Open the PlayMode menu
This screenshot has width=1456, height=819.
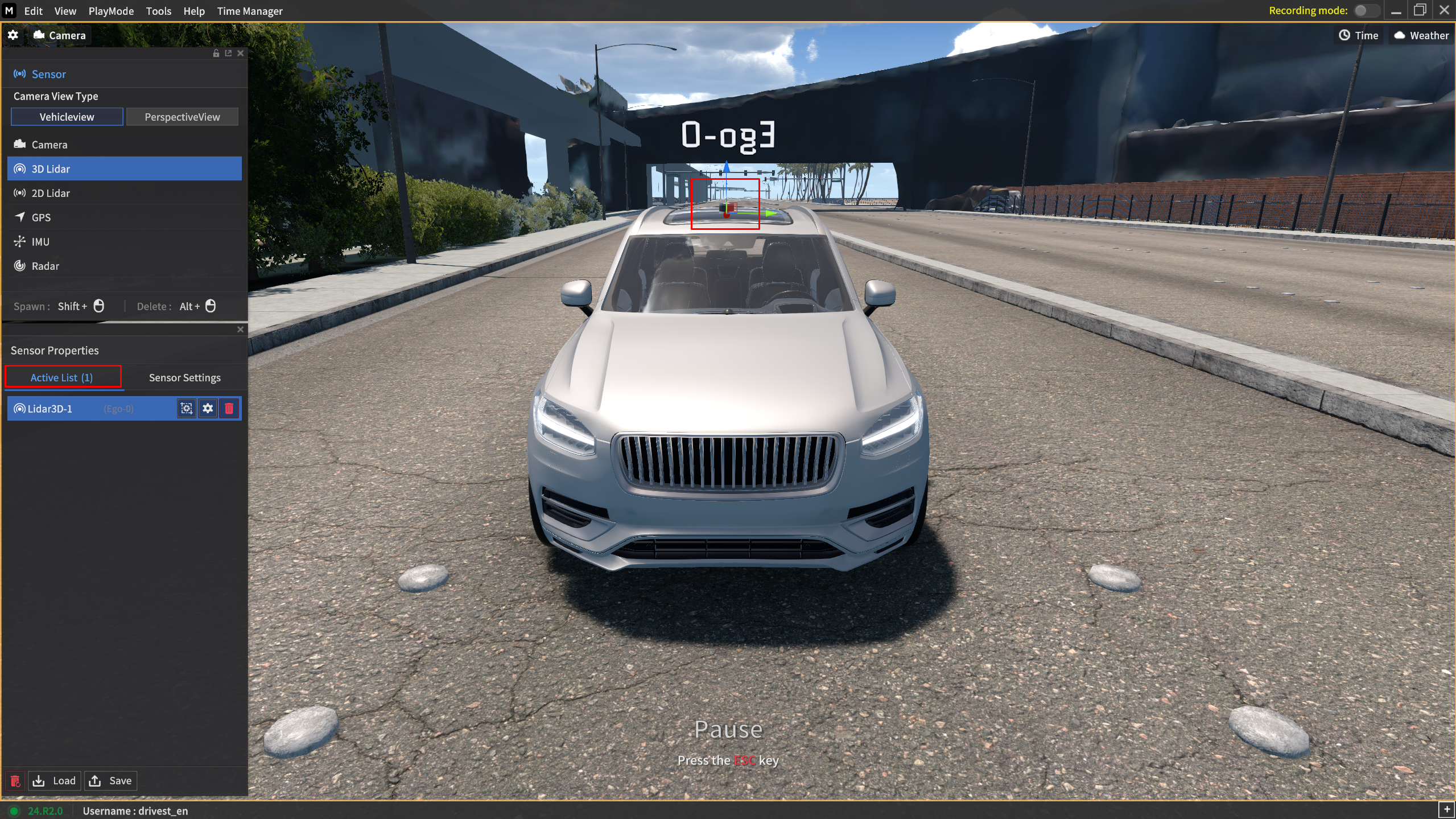tap(111, 11)
